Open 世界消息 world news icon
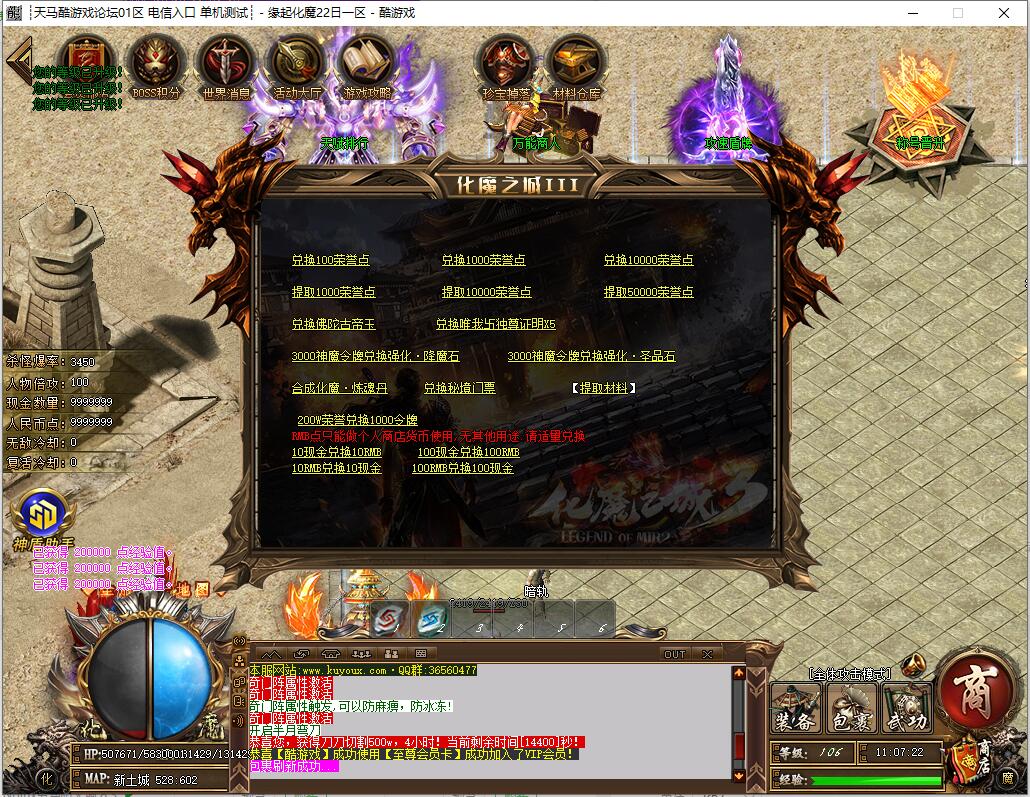Image resolution: width=1030 pixels, height=797 pixels. [x=226, y=66]
